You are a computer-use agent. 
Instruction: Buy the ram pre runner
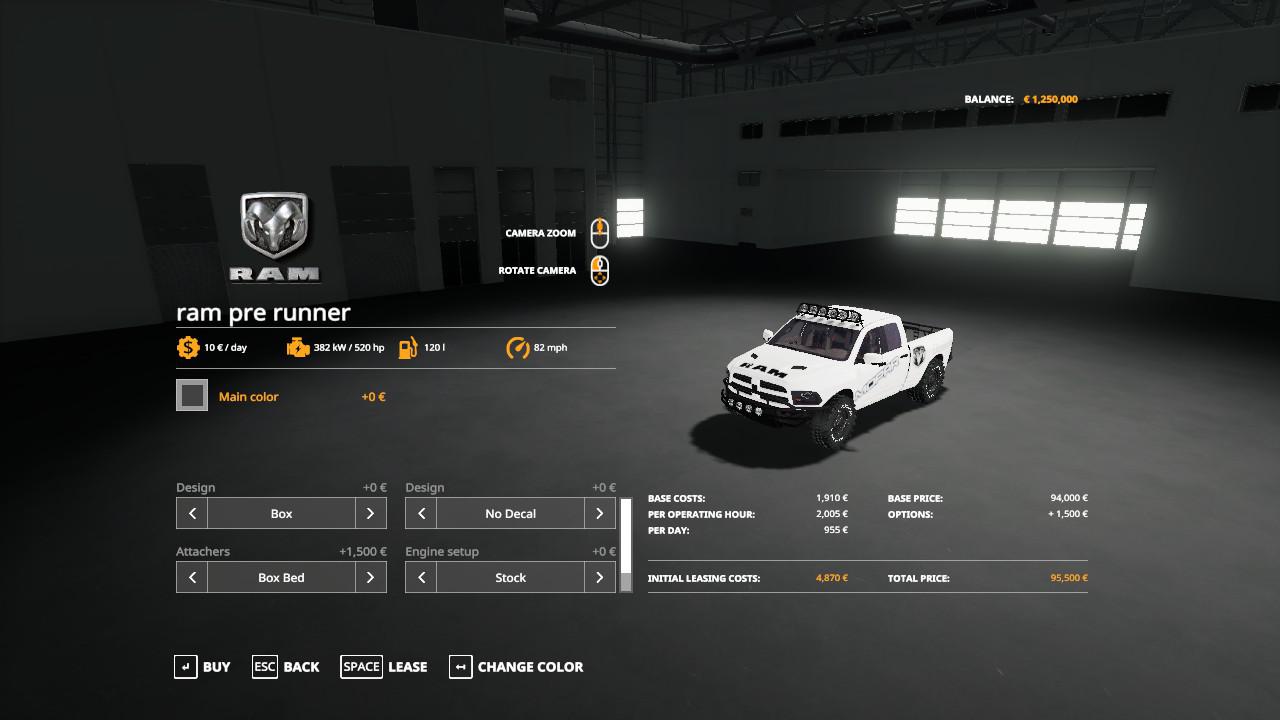click(x=202, y=667)
